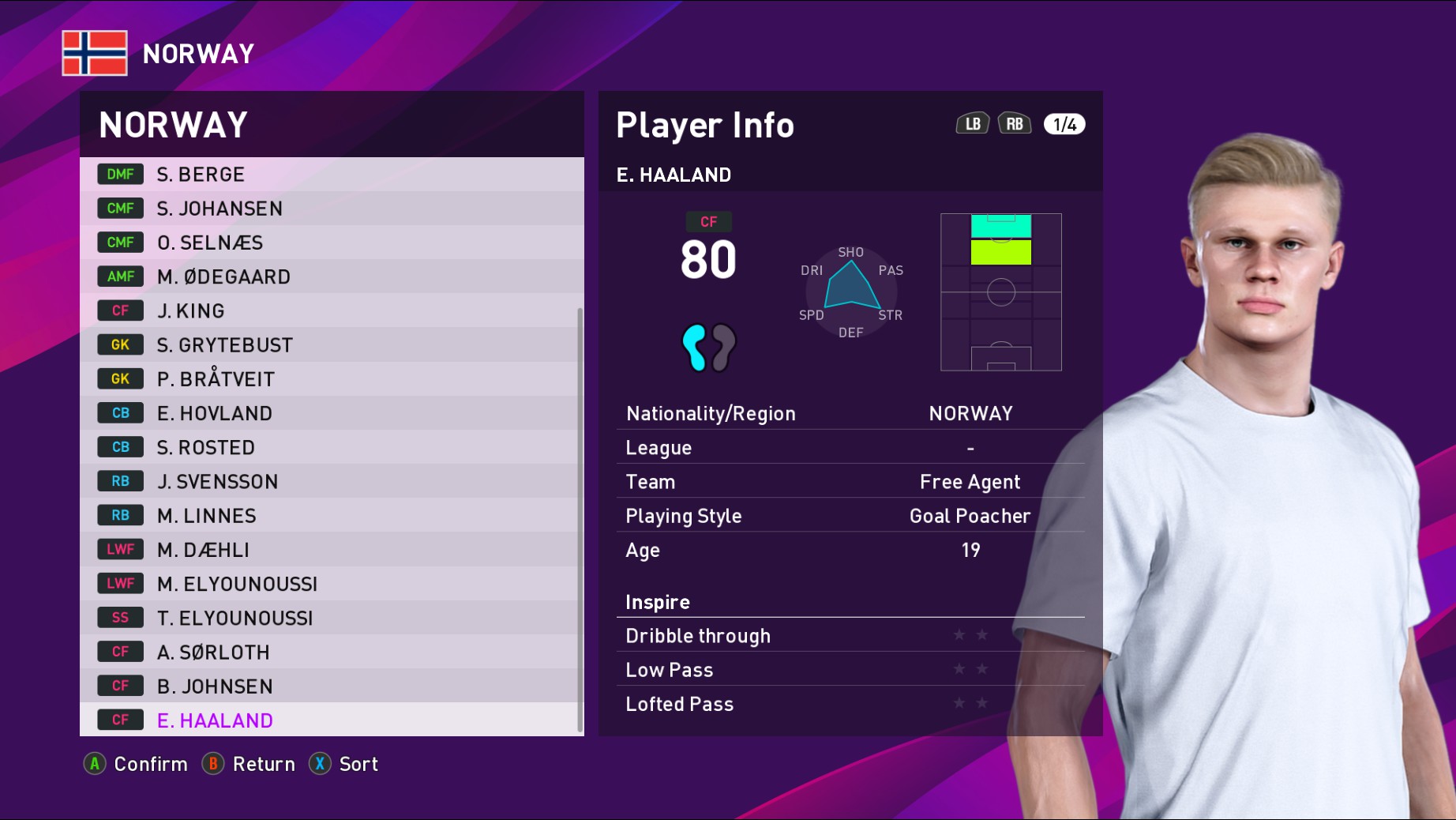Click the RB page navigation icon
The image size is (1456, 820).
1015,123
